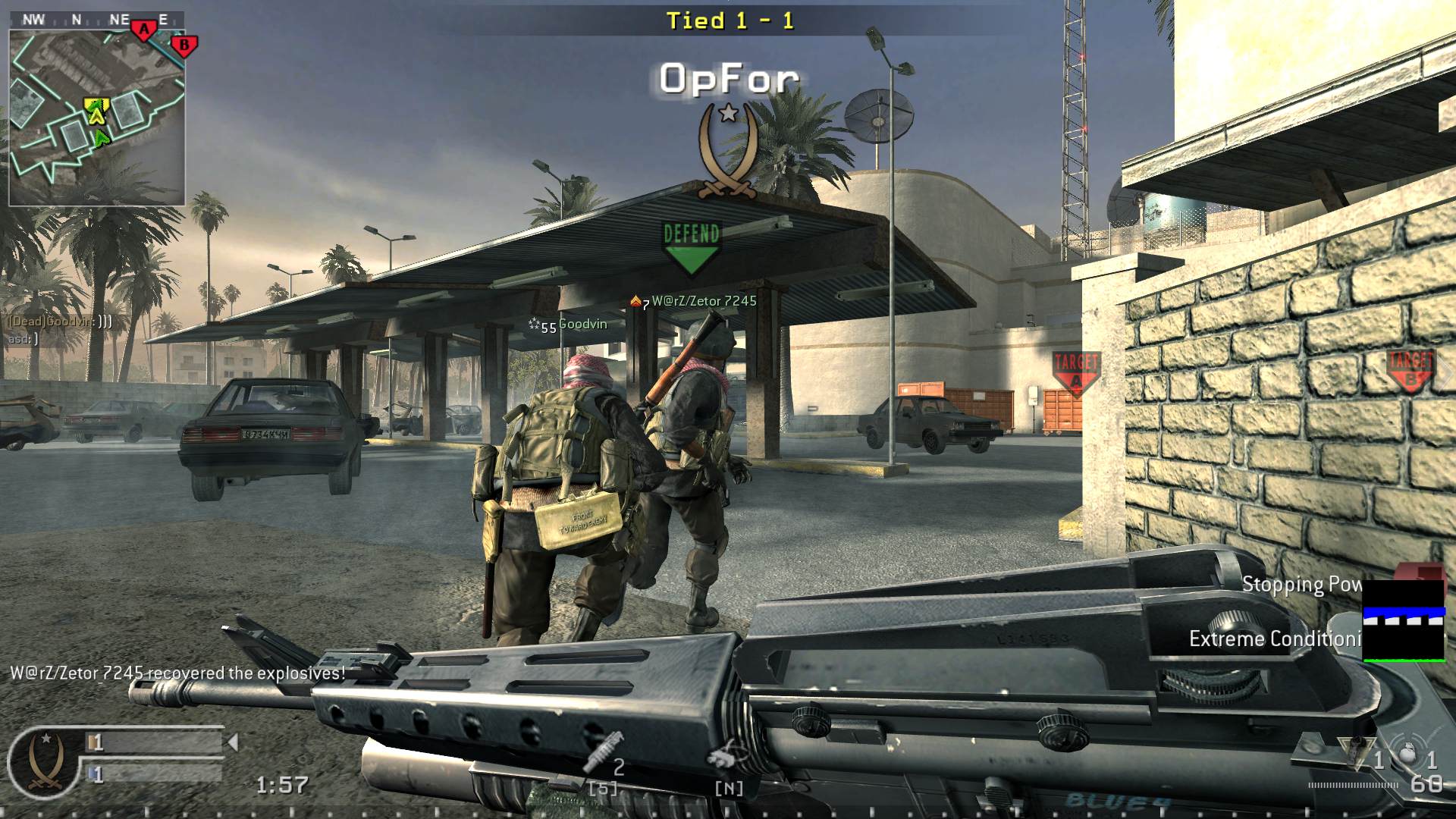Screen dimensions: 1456x819
Task: Select the Extreme Conditioning perk notification
Action: point(1288,639)
